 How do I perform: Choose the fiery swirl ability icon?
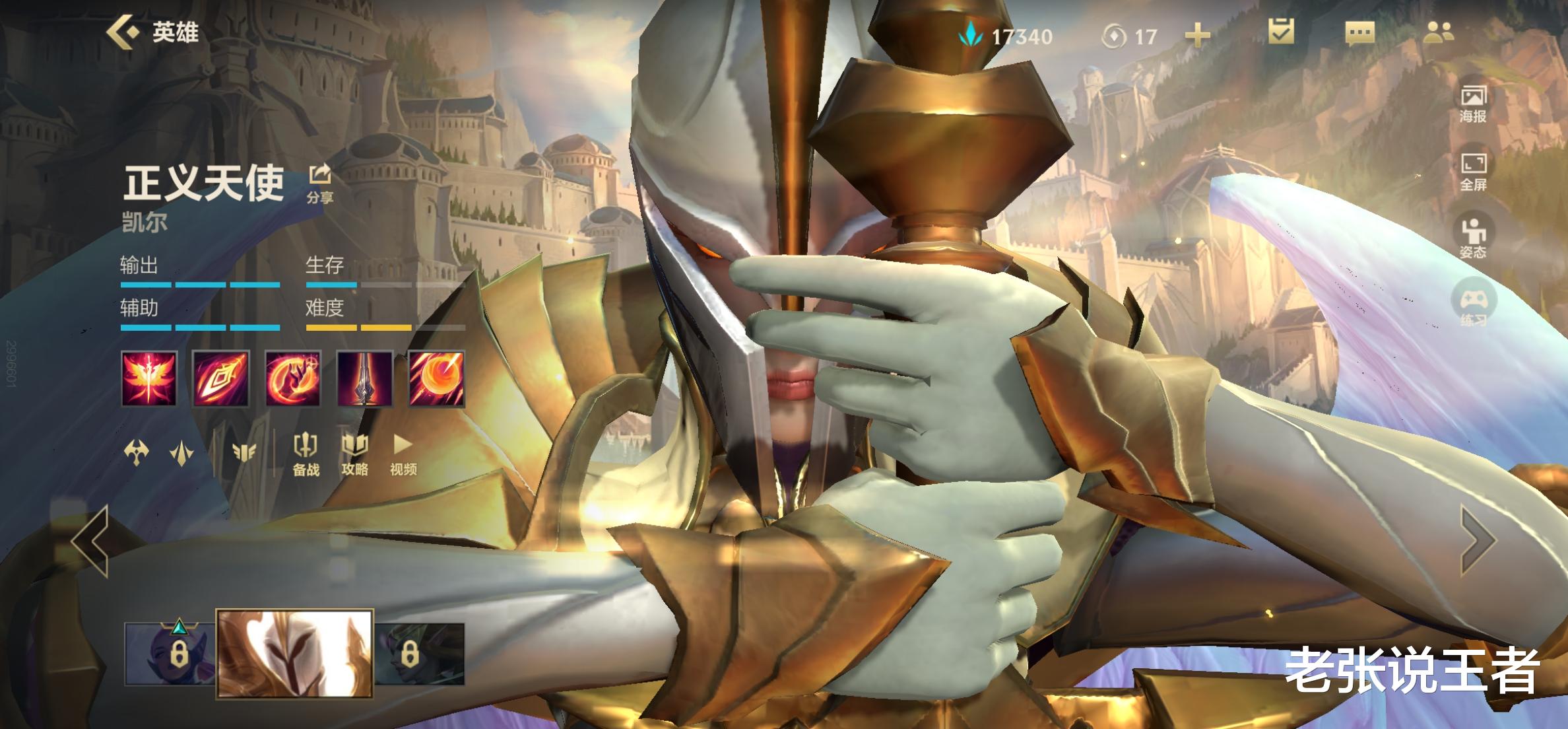pos(292,378)
